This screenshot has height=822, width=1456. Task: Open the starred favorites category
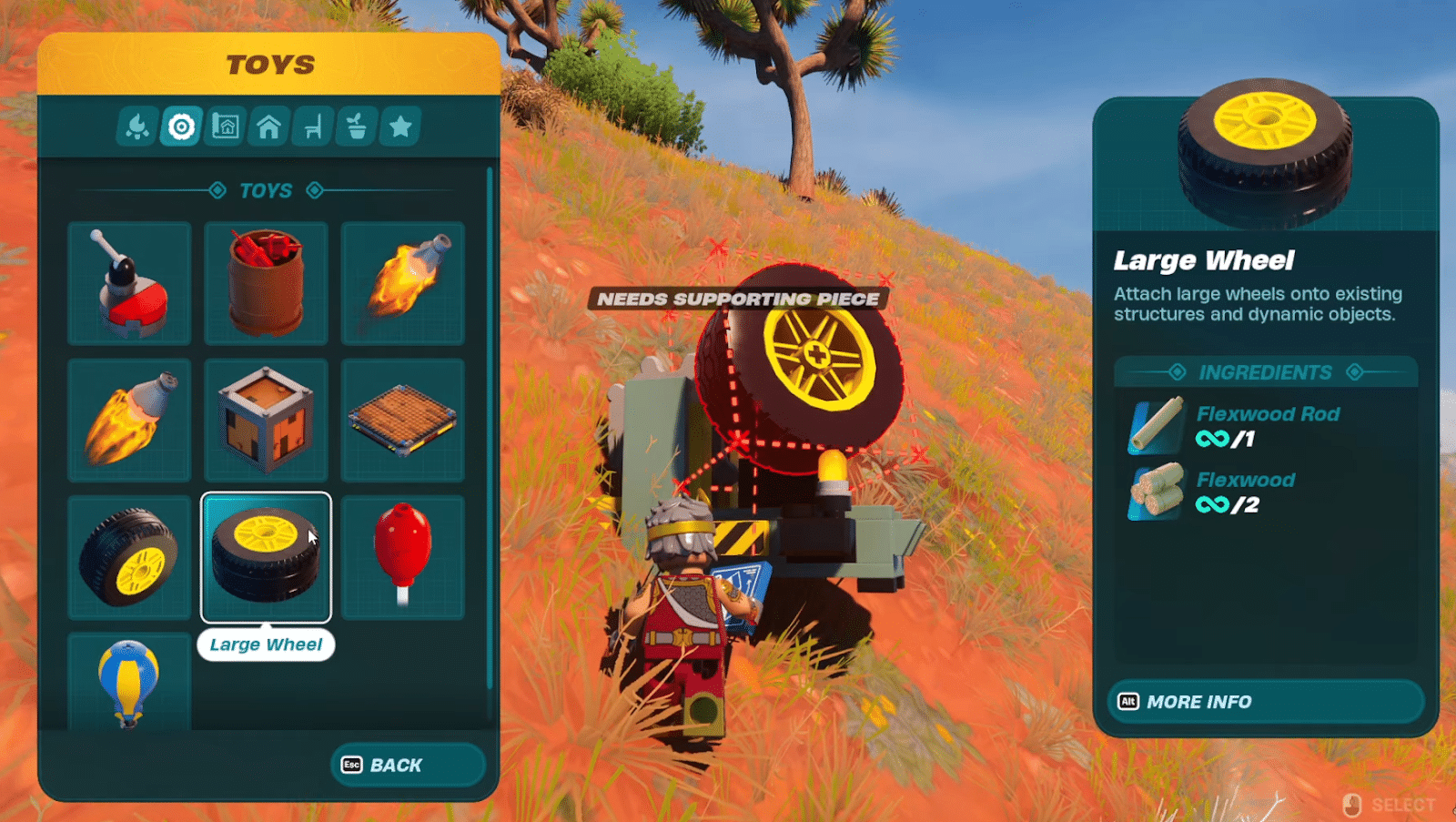400,127
